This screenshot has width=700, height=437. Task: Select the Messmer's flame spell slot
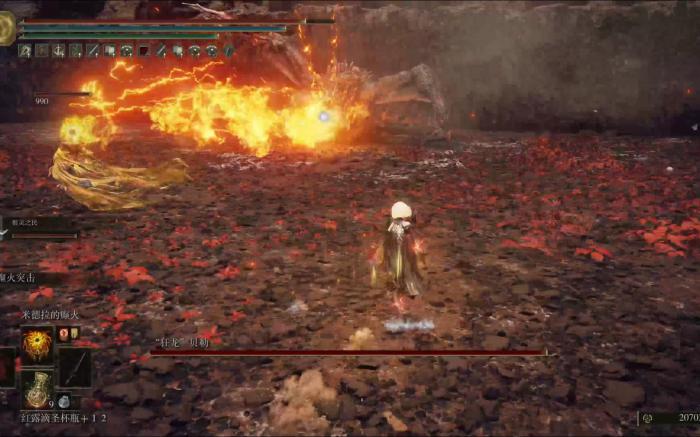coord(37,345)
